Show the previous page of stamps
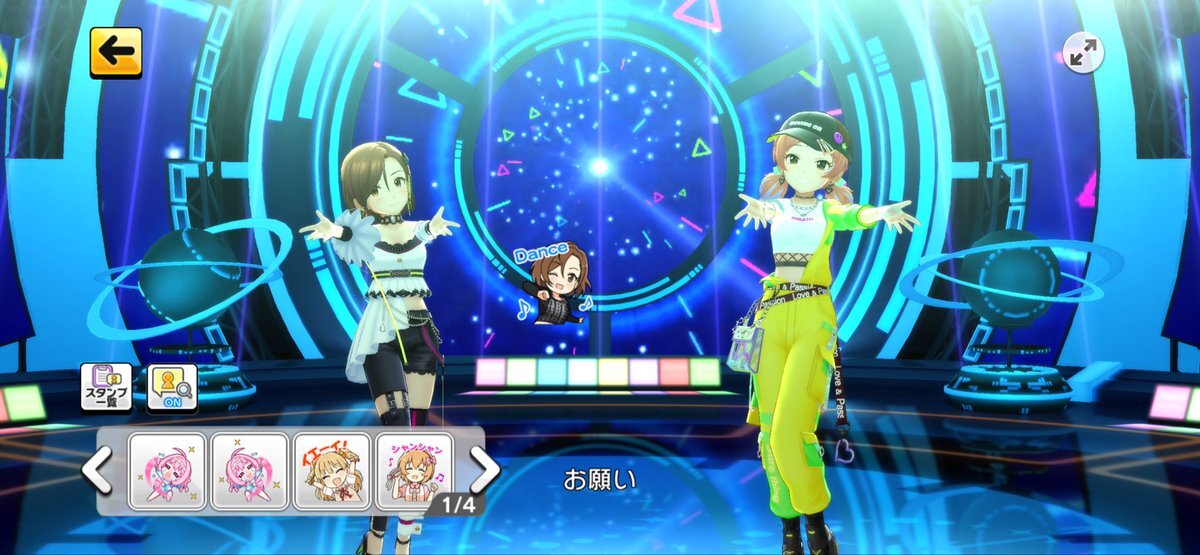The width and height of the screenshot is (1200, 555). pos(97,471)
